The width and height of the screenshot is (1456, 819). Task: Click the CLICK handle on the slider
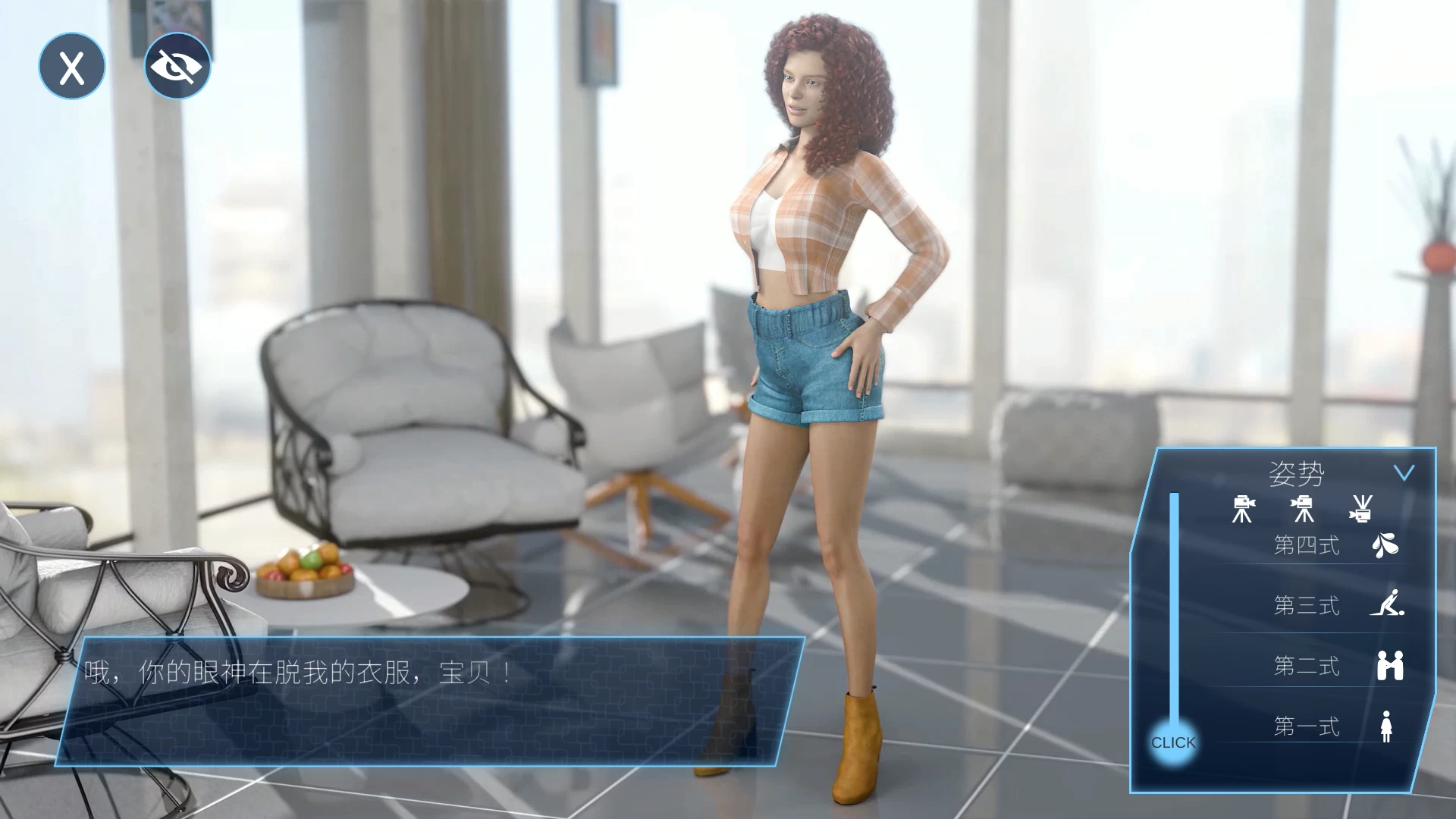pyautogui.click(x=1174, y=742)
